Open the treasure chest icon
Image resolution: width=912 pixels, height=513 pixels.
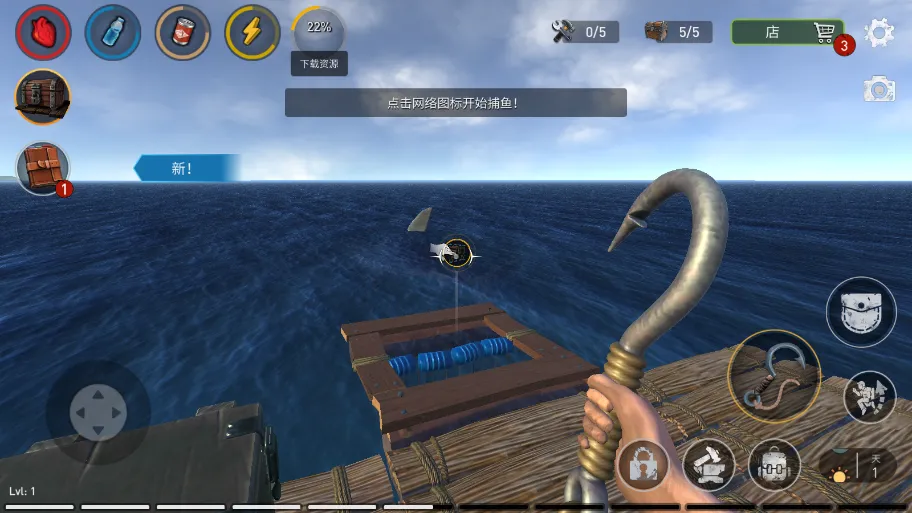pos(43,97)
